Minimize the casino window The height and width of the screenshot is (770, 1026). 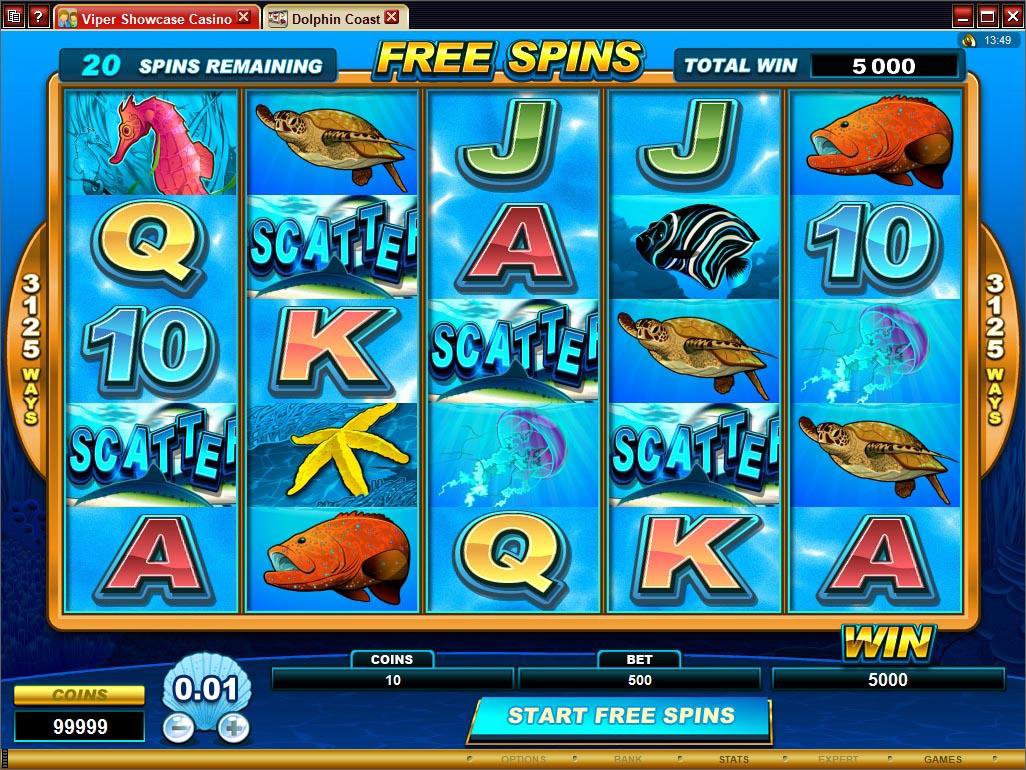click(x=962, y=16)
